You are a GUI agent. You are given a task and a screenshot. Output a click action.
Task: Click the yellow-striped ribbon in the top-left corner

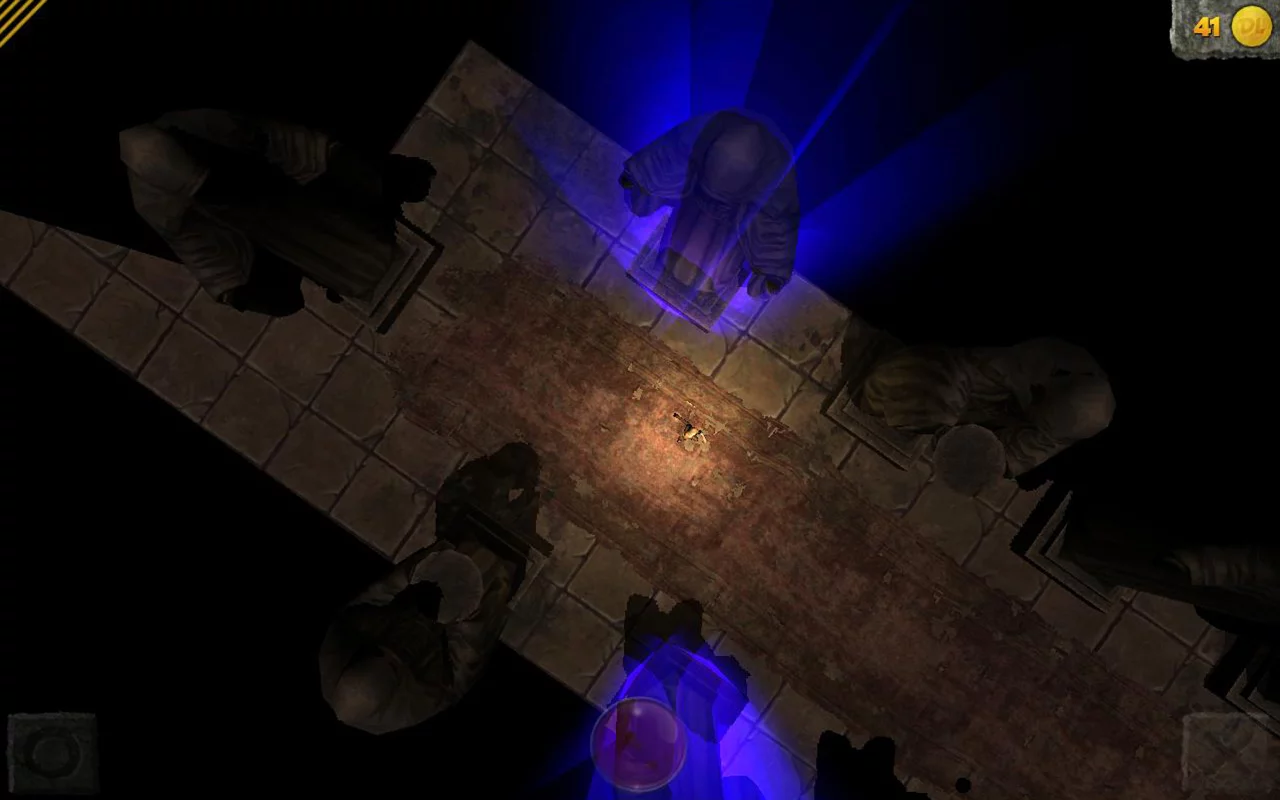tap(20, 20)
